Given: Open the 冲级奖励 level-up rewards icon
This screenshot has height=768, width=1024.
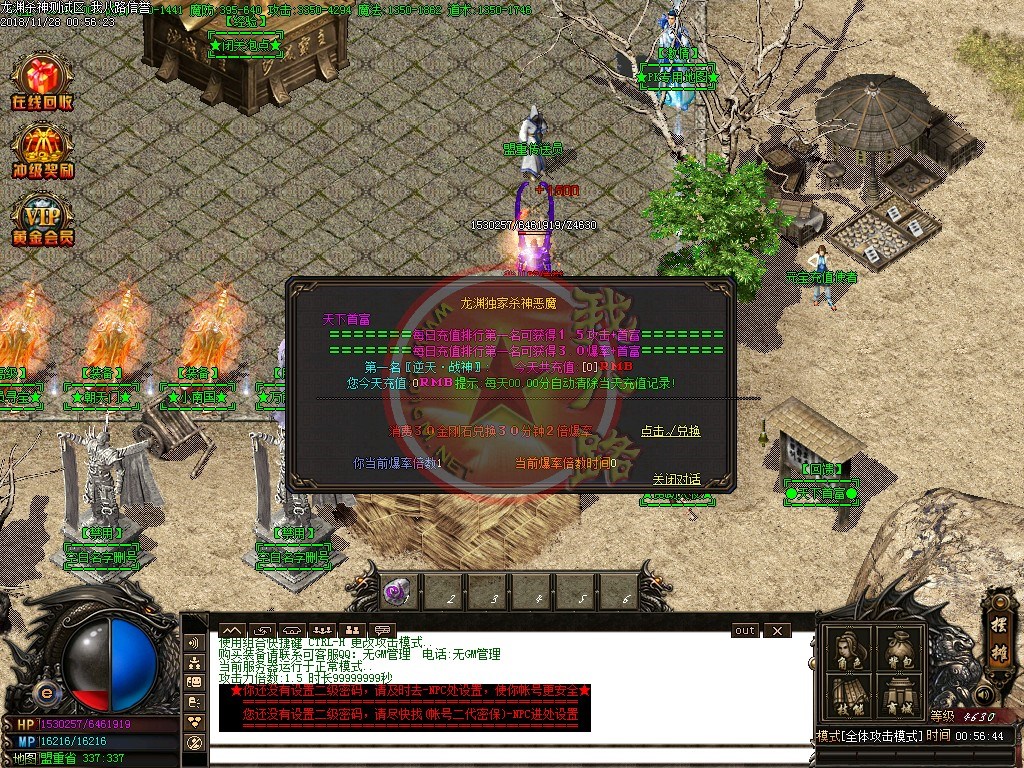Looking at the screenshot, I should [42, 150].
